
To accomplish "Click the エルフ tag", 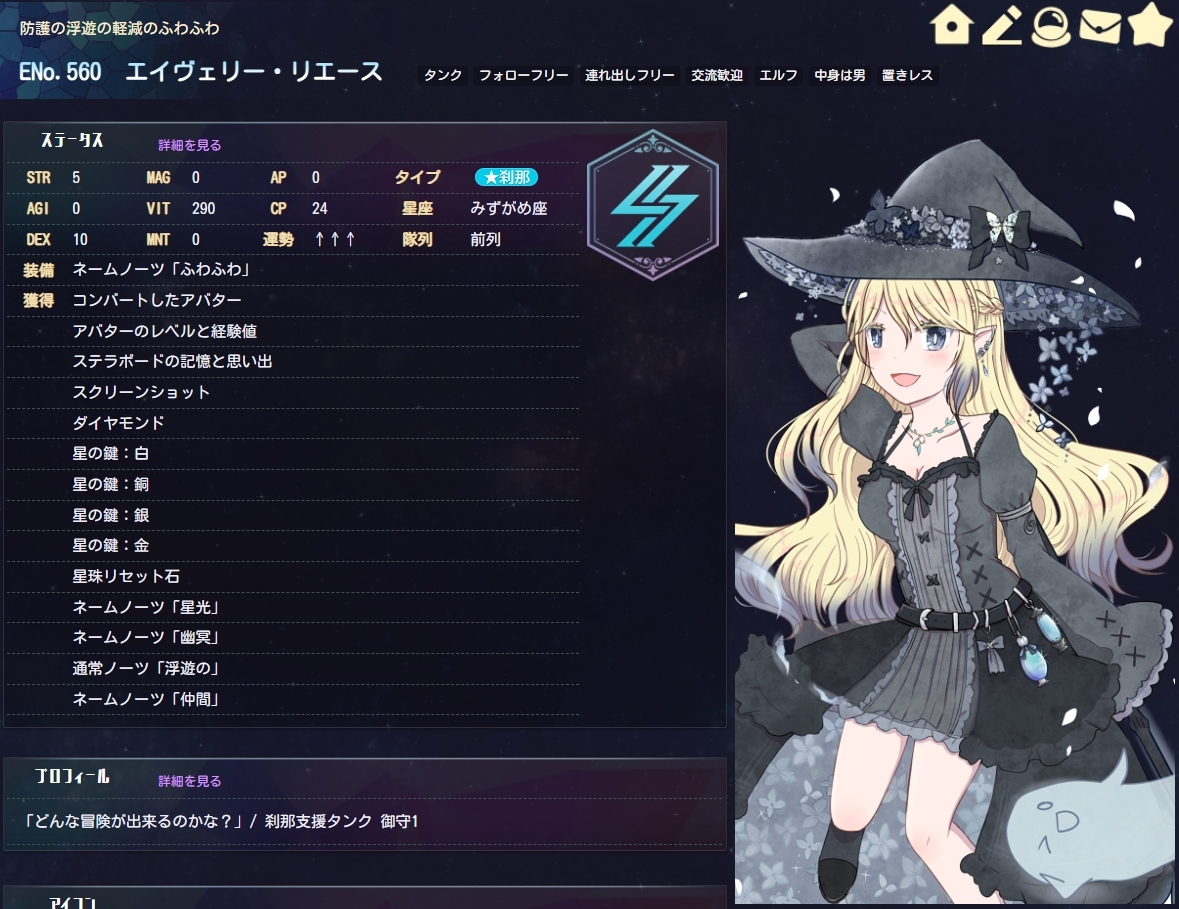I will [778, 75].
